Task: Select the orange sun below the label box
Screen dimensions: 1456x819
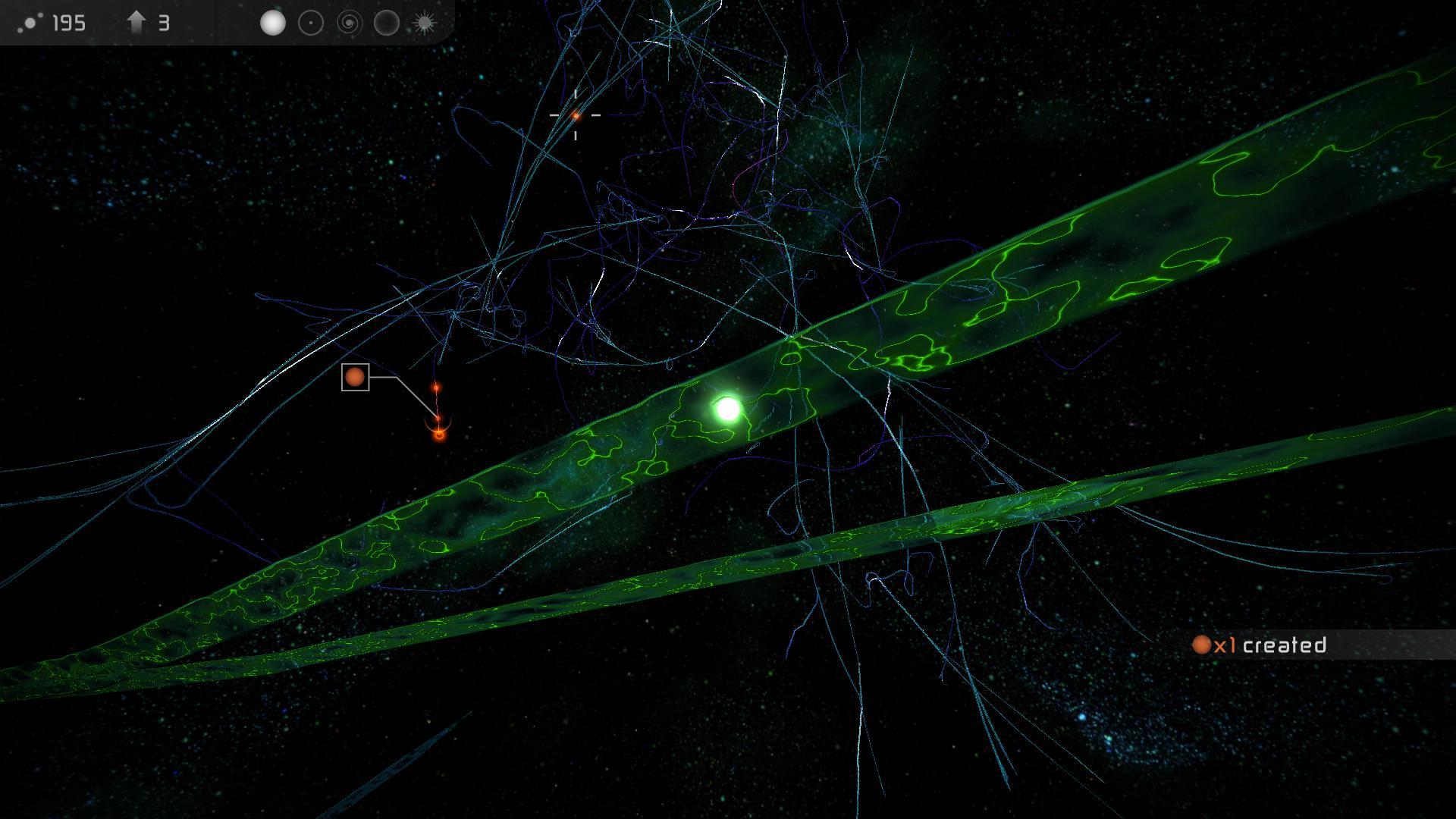Action: (x=438, y=435)
